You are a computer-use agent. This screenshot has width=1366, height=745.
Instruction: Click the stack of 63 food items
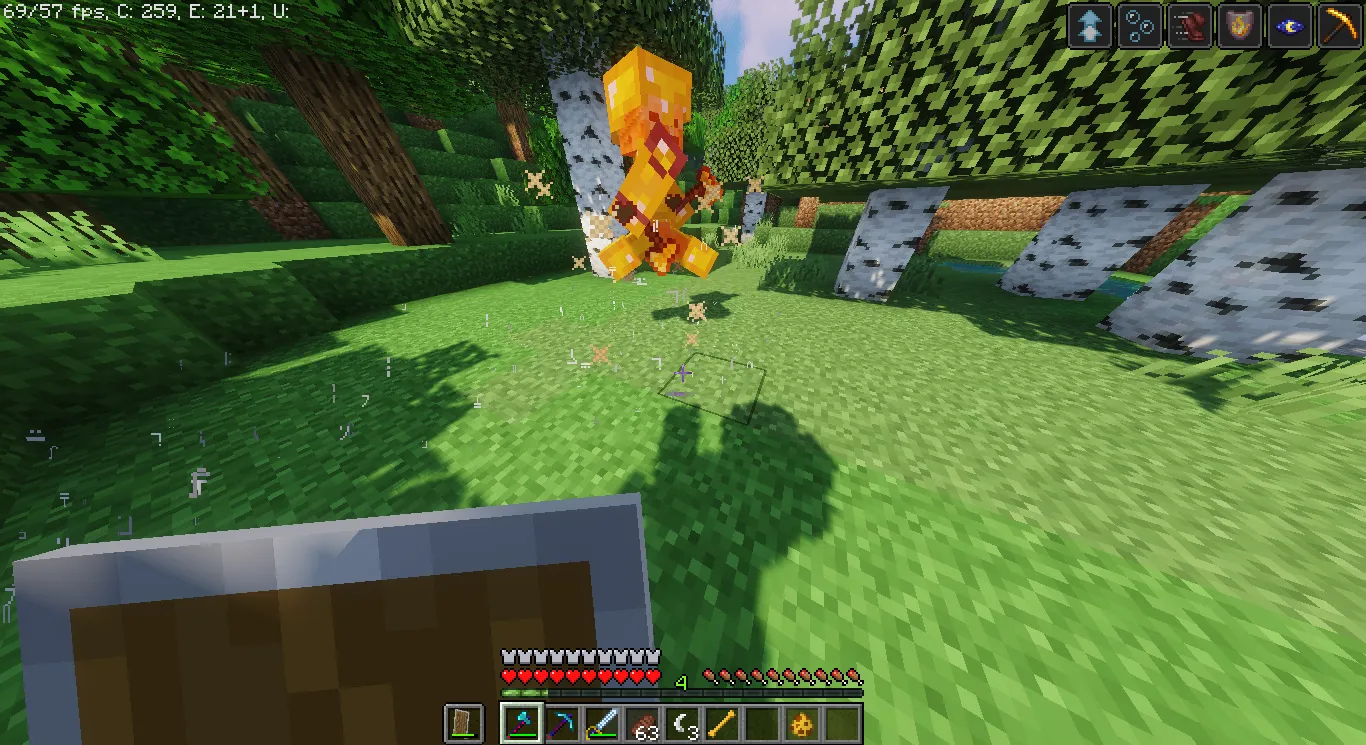point(645,723)
